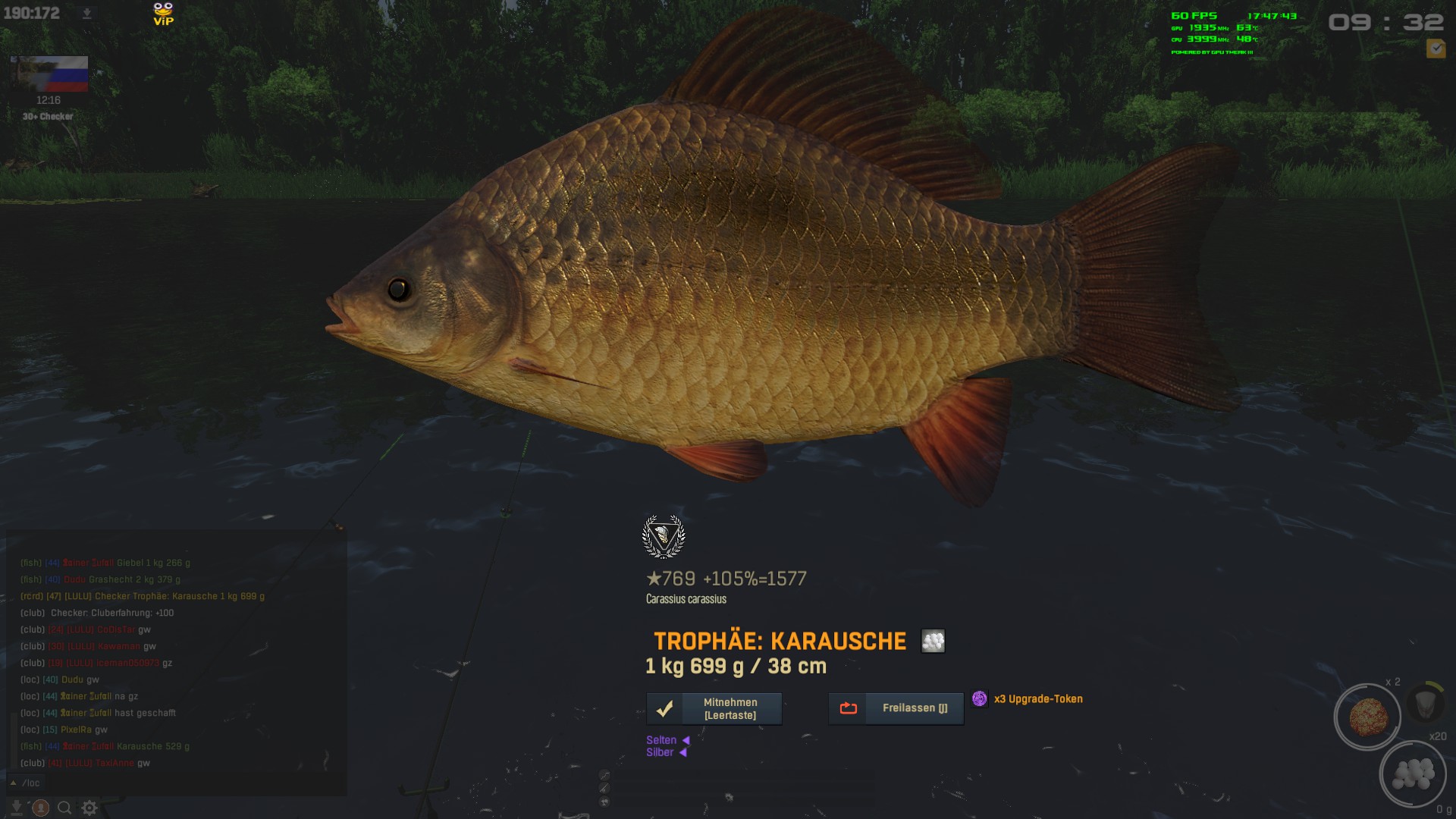
Task: Release the fish with Freilassen
Action: click(896, 708)
